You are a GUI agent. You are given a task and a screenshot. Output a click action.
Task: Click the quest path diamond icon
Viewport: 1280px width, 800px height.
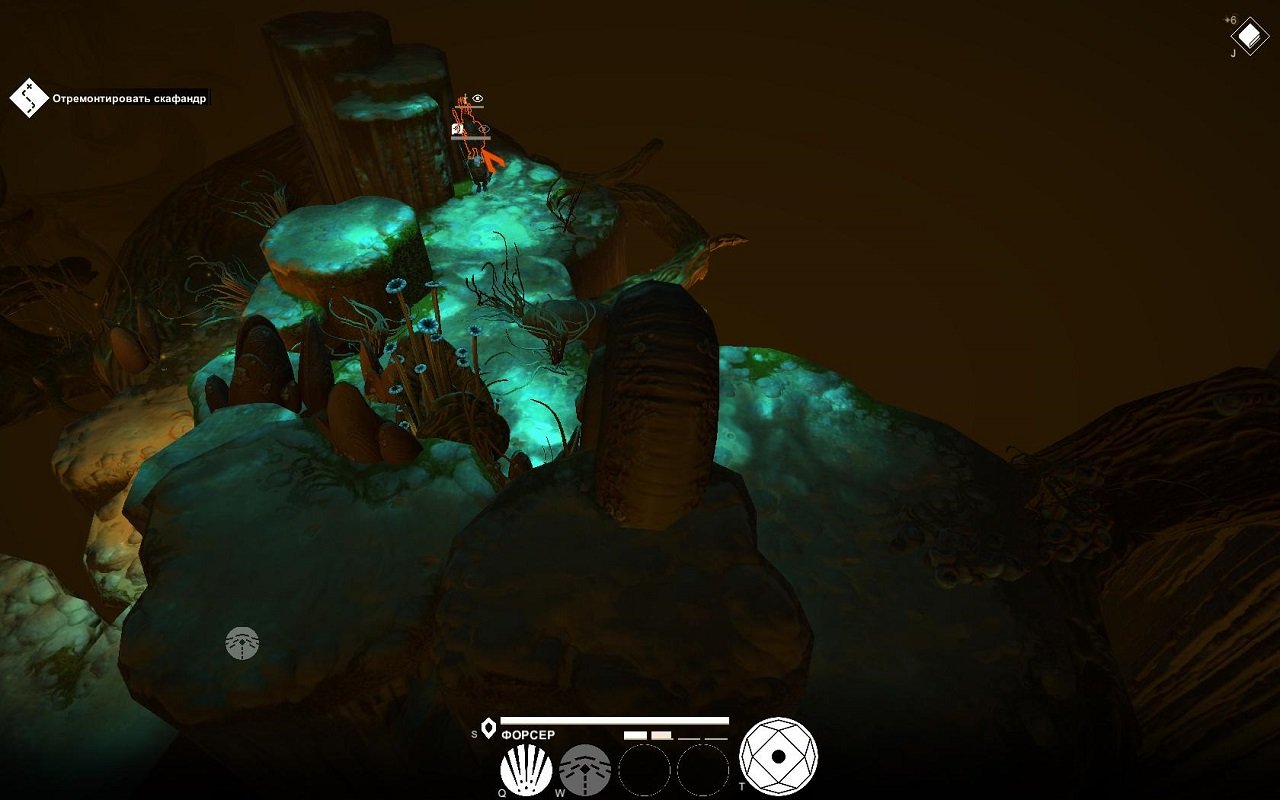(x=29, y=97)
